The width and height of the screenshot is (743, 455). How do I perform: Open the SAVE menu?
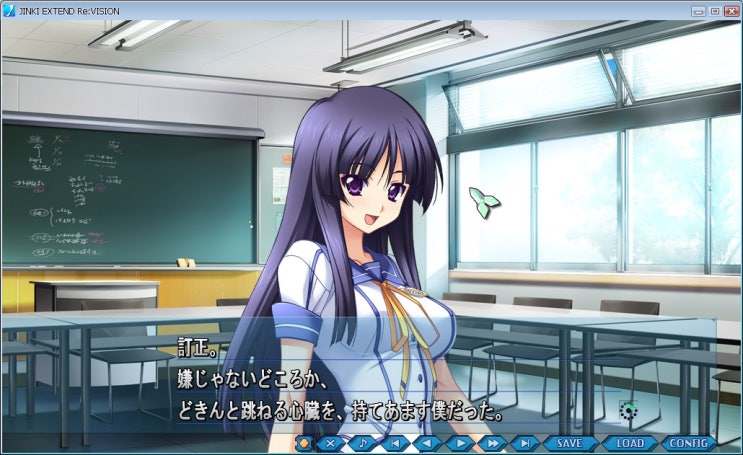(x=569, y=443)
